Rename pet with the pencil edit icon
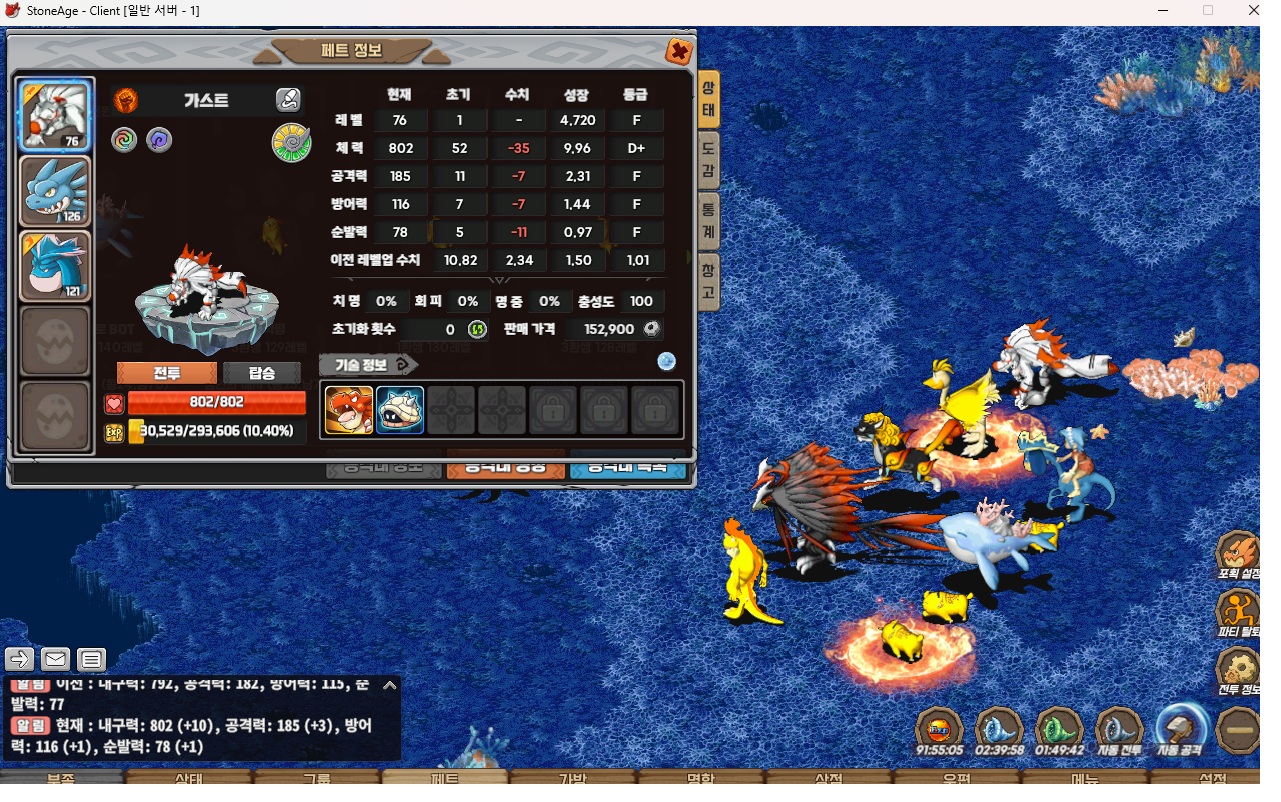The width and height of the screenshot is (1281, 802). (x=288, y=100)
